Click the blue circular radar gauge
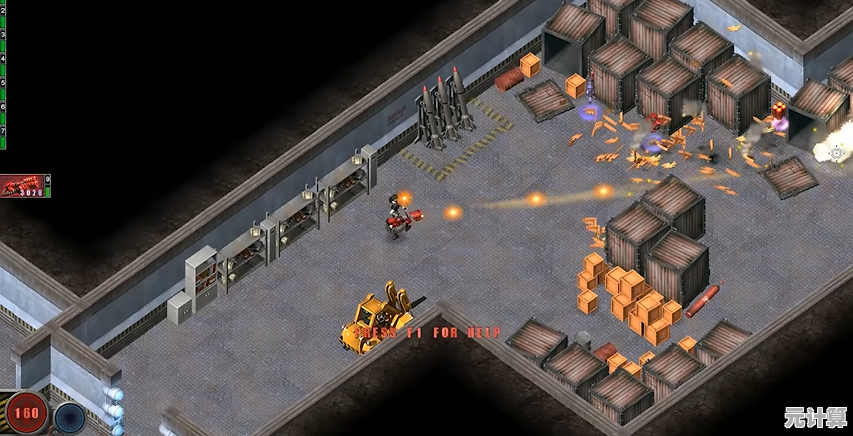The height and width of the screenshot is (436, 853). (69, 417)
